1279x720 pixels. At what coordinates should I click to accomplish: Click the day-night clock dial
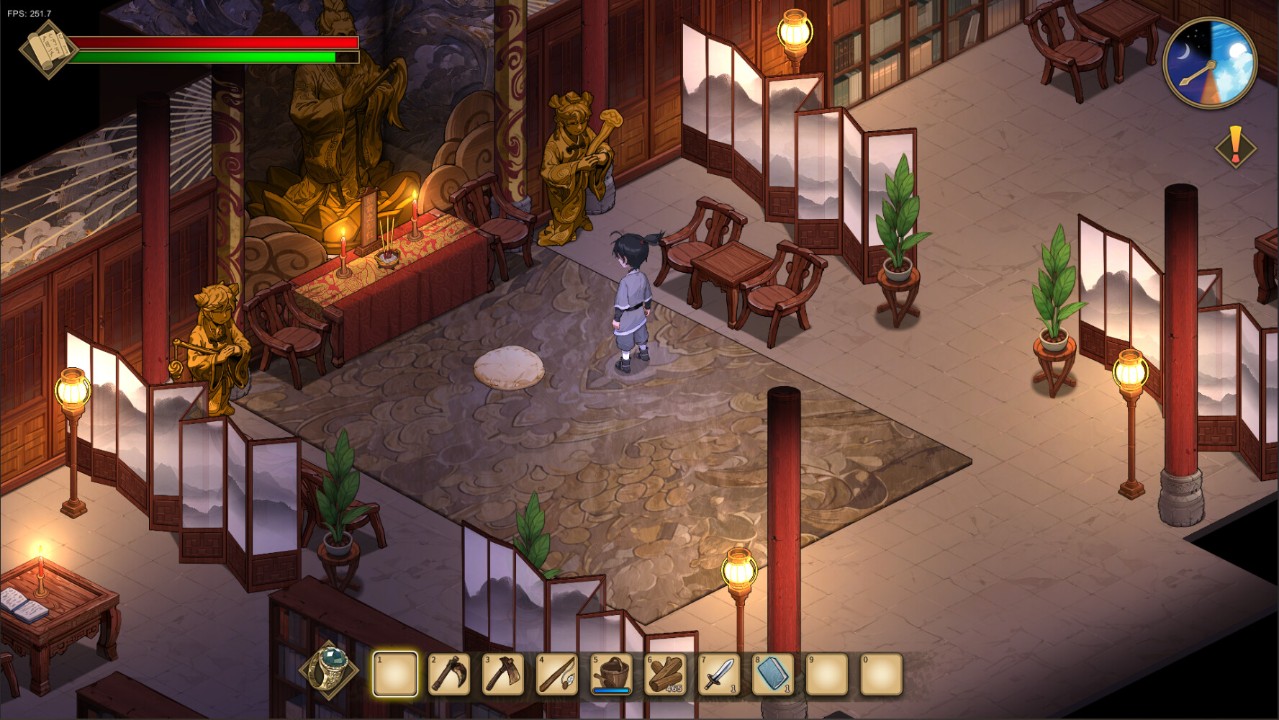point(1210,63)
